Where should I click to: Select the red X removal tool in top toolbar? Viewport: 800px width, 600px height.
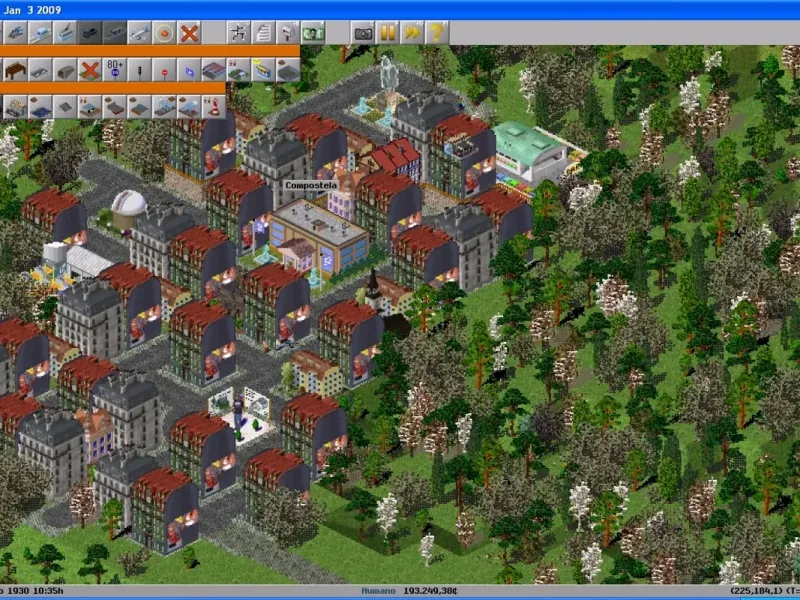click(188, 32)
